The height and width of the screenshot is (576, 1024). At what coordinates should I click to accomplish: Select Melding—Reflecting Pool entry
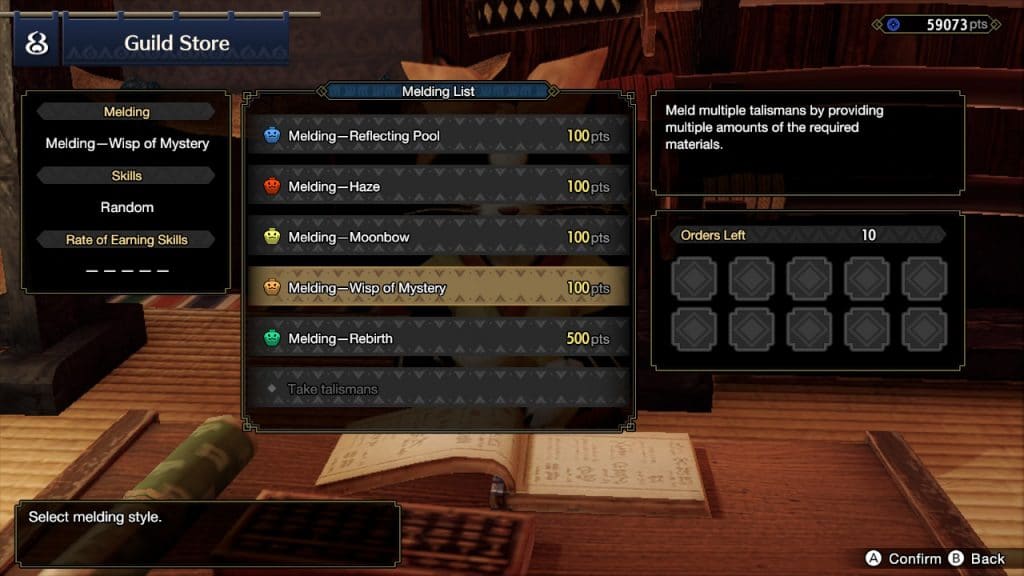click(437, 136)
